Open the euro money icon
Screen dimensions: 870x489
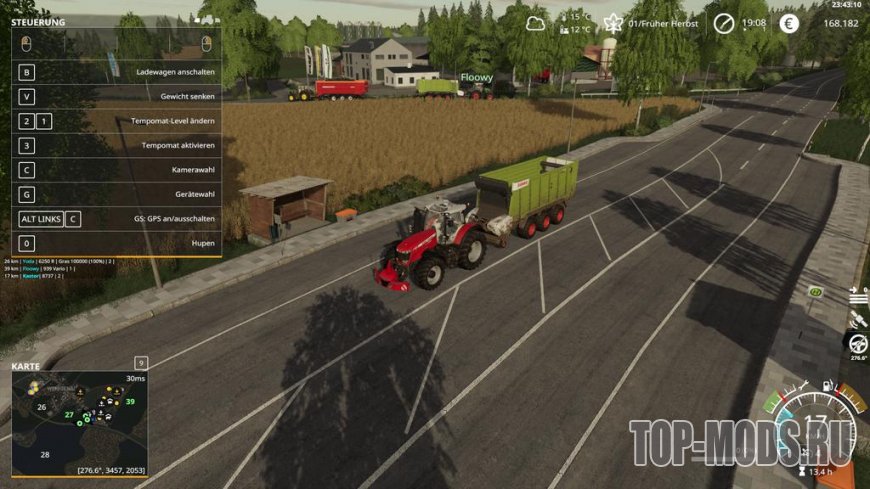(x=789, y=23)
